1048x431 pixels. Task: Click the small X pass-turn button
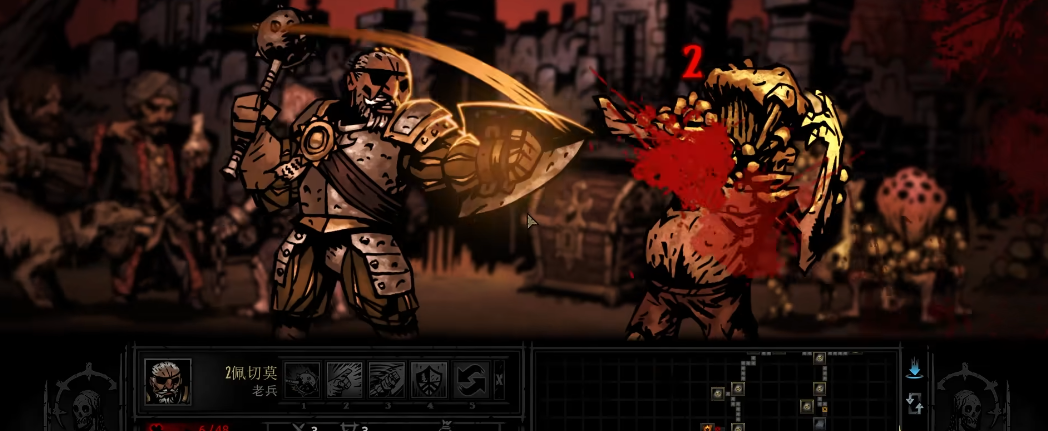pyautogui.click(x=500, y=379)
